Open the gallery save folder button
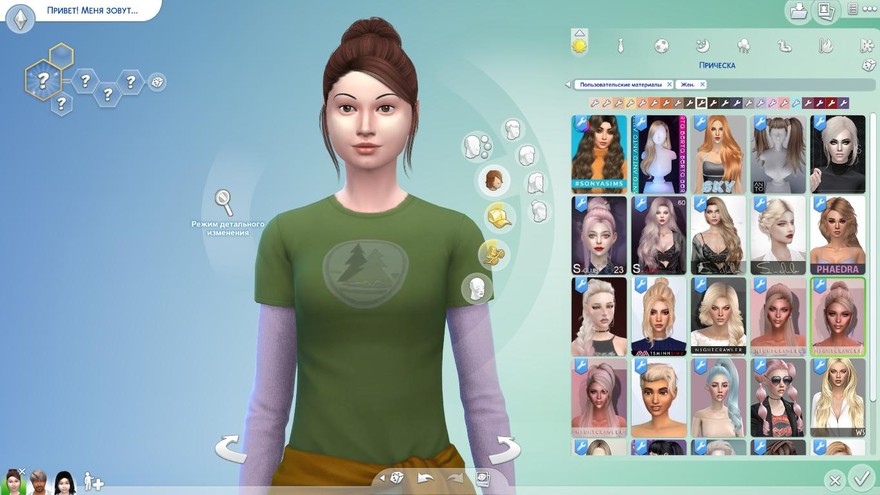880x495 pixels. [798, 12]
